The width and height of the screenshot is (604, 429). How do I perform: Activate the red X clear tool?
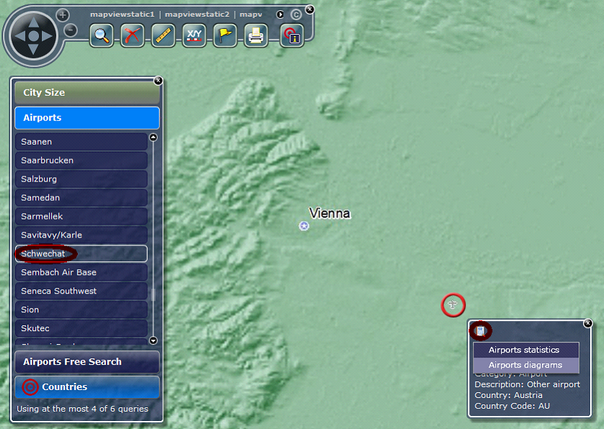(x=132, y=36)
